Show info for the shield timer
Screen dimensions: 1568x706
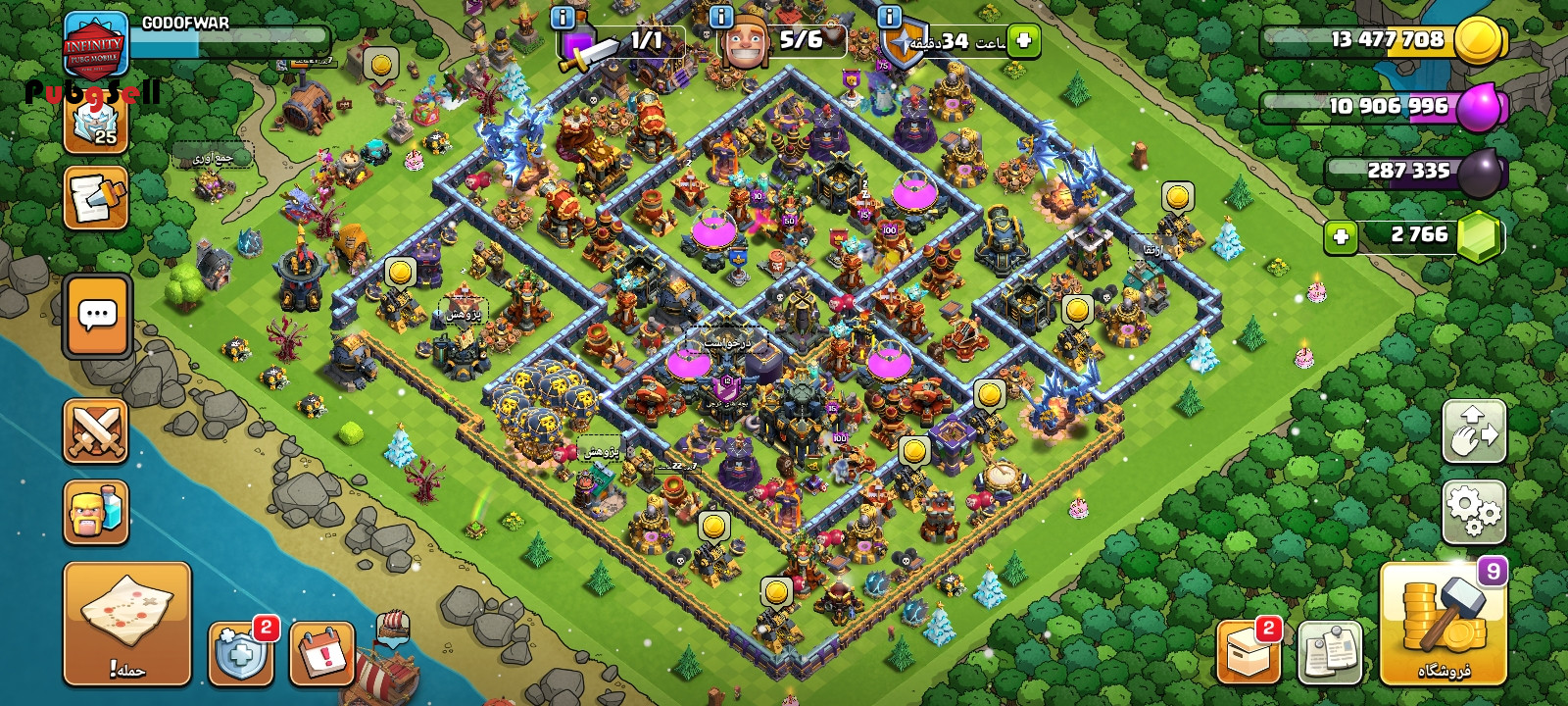(889, 17)
